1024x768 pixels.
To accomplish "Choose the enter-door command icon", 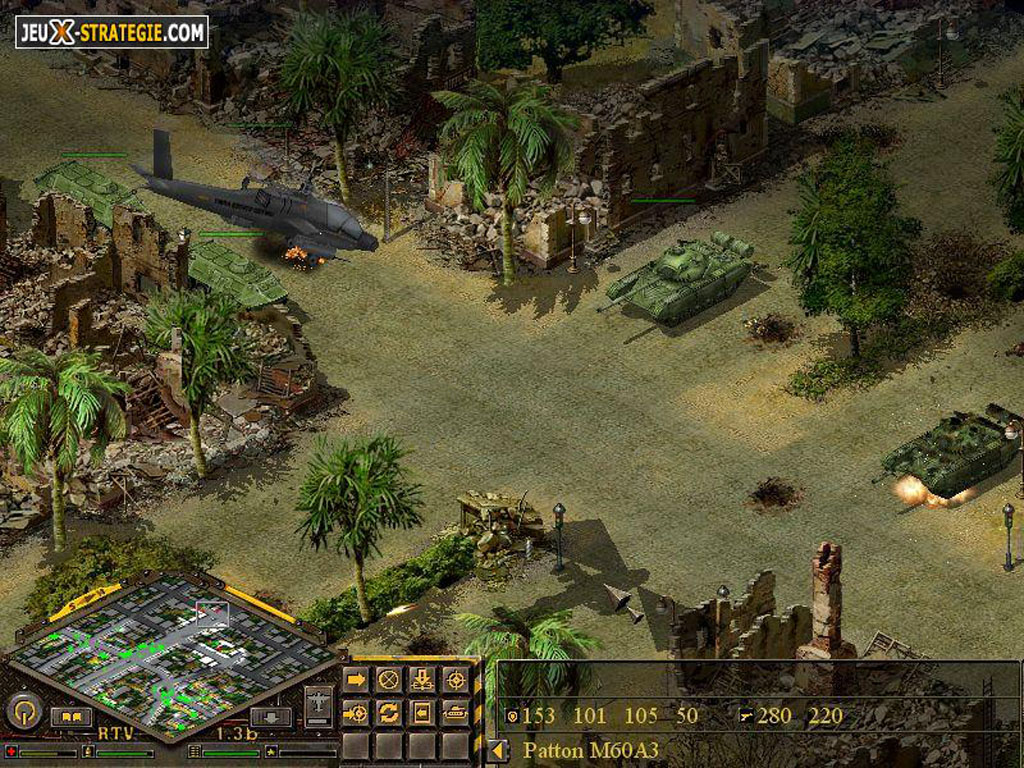I will point(422,713).
